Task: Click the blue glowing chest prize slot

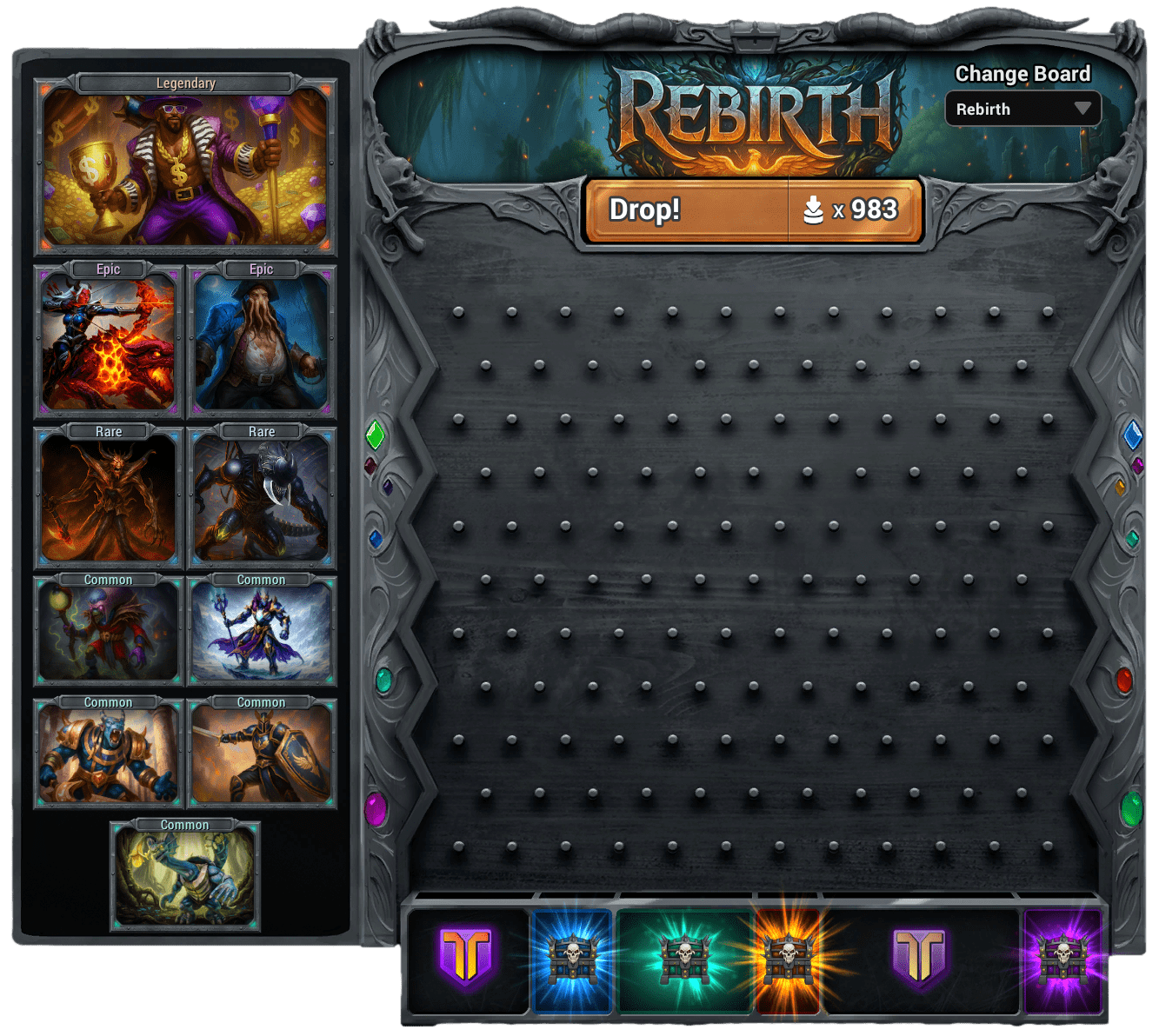Action: click(x=572, y=960)
